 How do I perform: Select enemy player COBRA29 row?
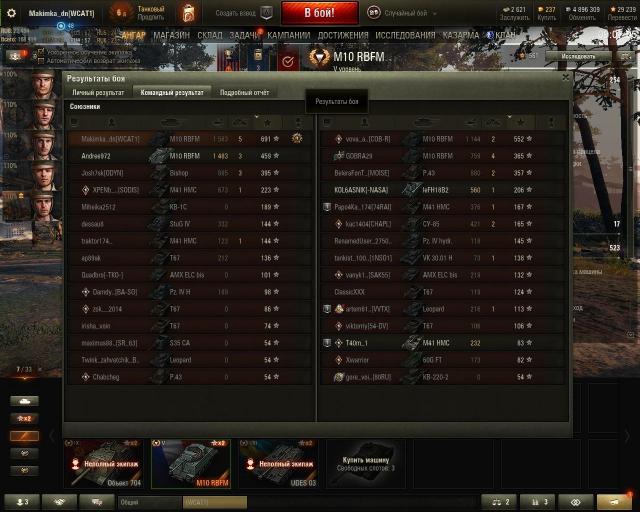pyautogui.click(x=420, y=156)
